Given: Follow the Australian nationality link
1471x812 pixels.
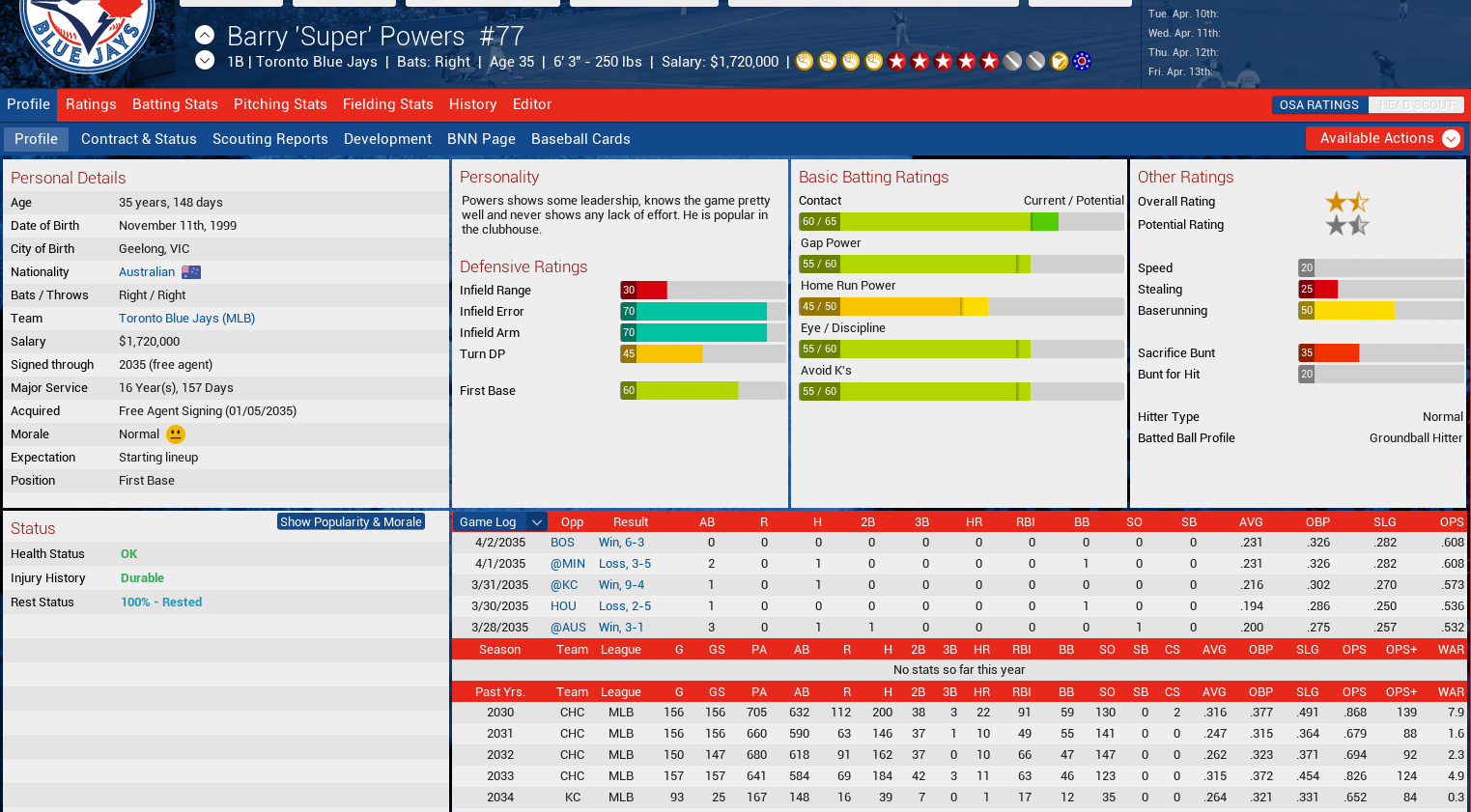Looking at the screenshot, I should [x=147, y=272].
